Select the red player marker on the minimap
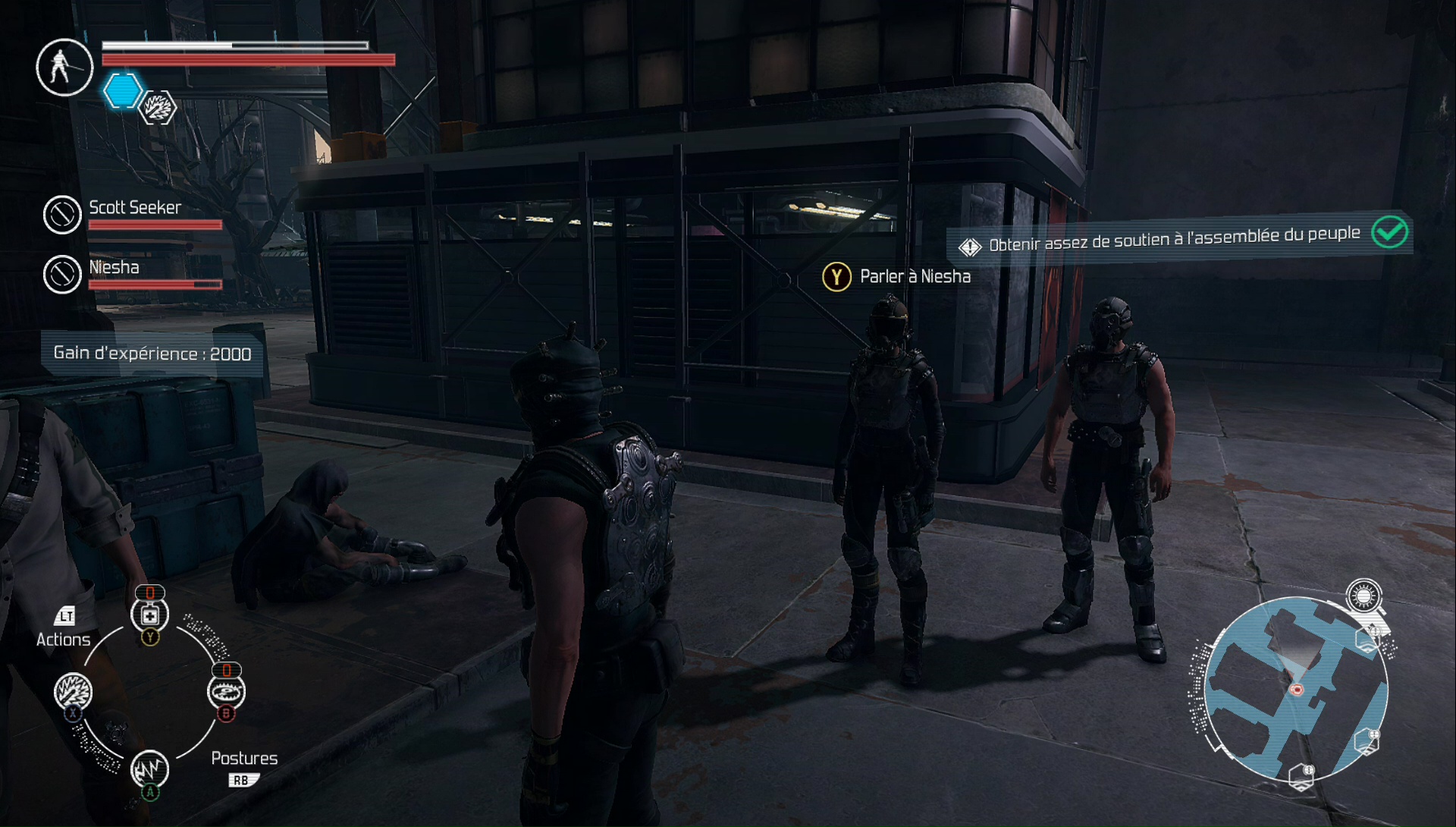The width and height of the screenshot is (1456, 827). [x=1297, y=690]
